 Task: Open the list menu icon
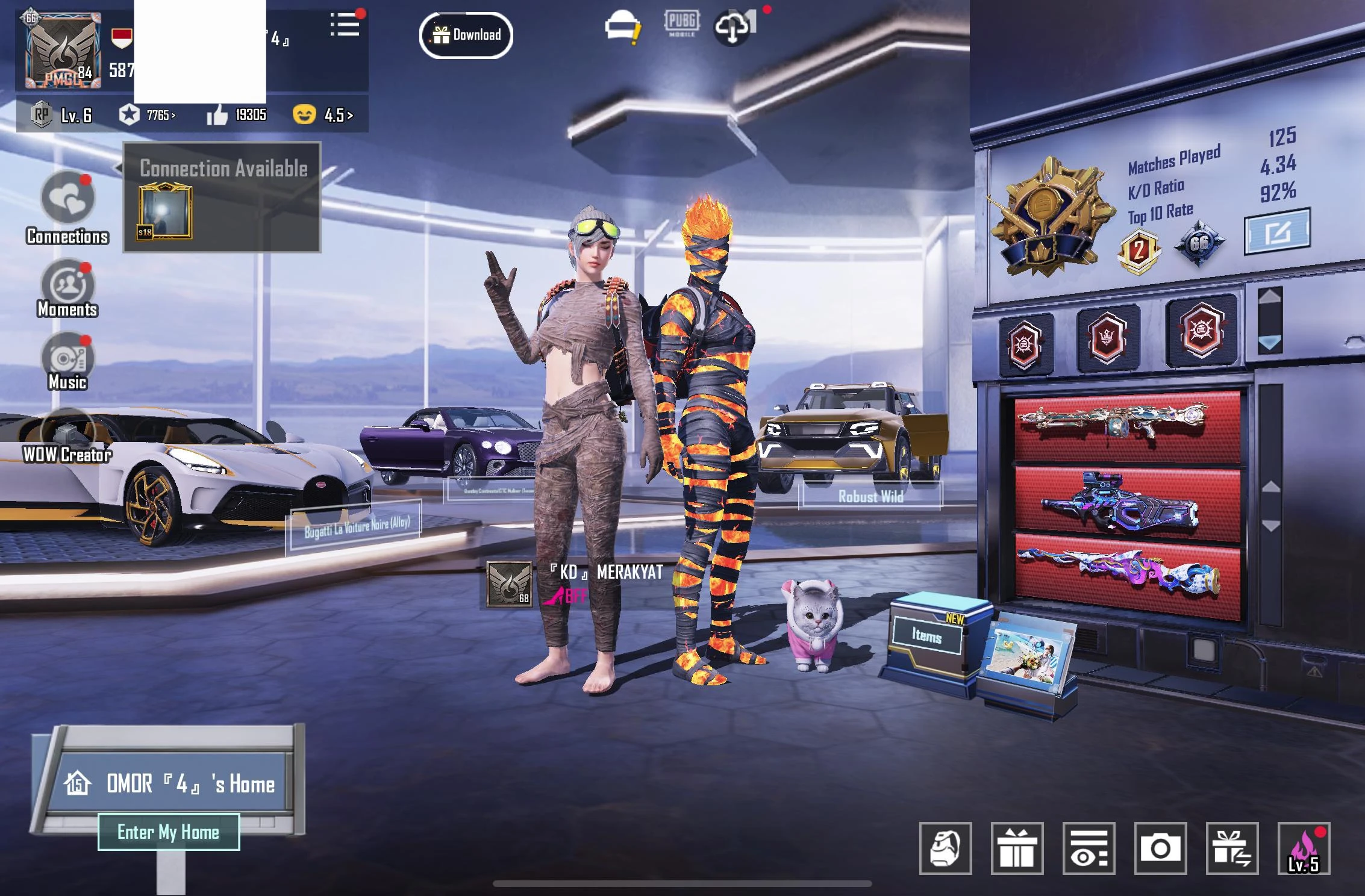[345, 25]
